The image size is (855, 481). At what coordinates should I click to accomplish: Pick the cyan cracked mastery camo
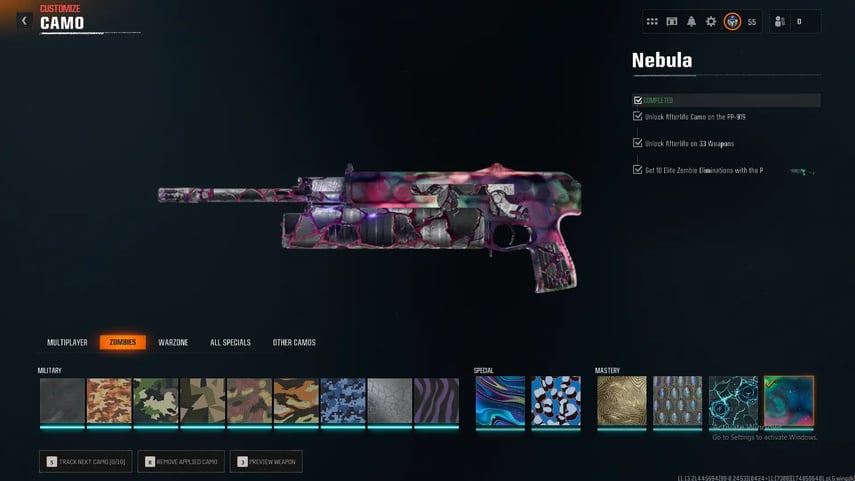[733, 401]
